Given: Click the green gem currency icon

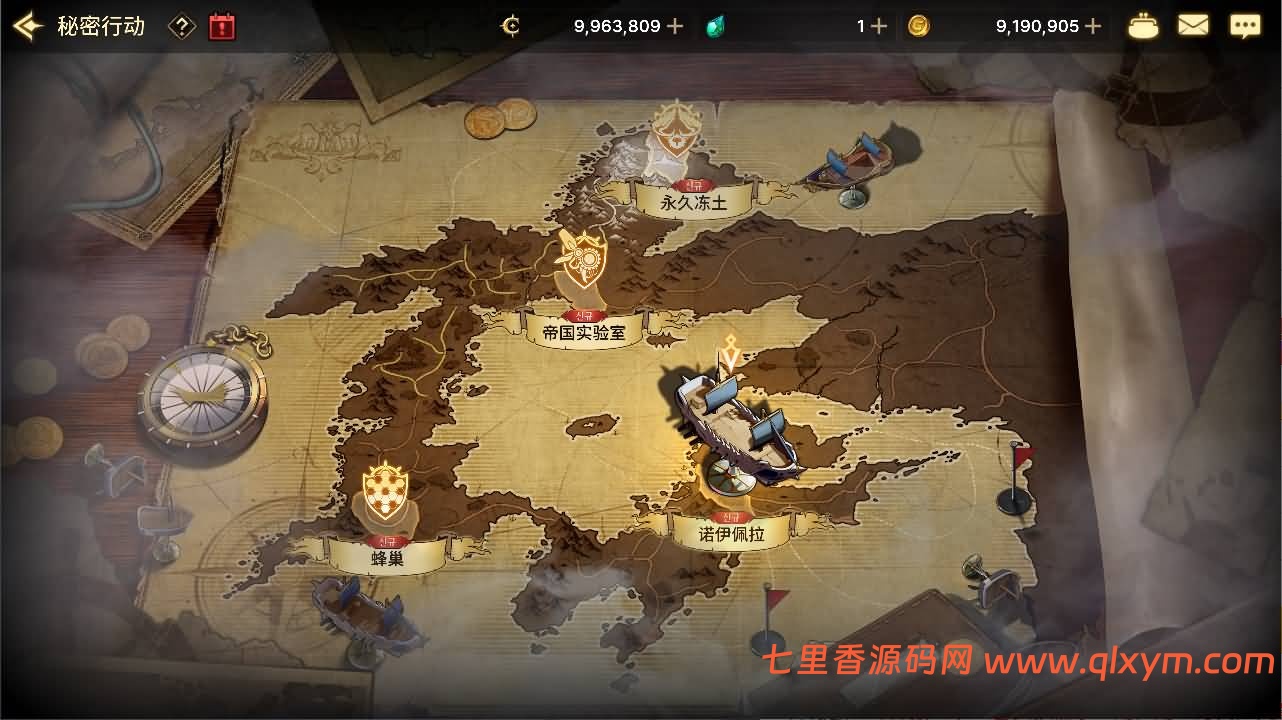Looking at the screenshot, I should point(715,27).
